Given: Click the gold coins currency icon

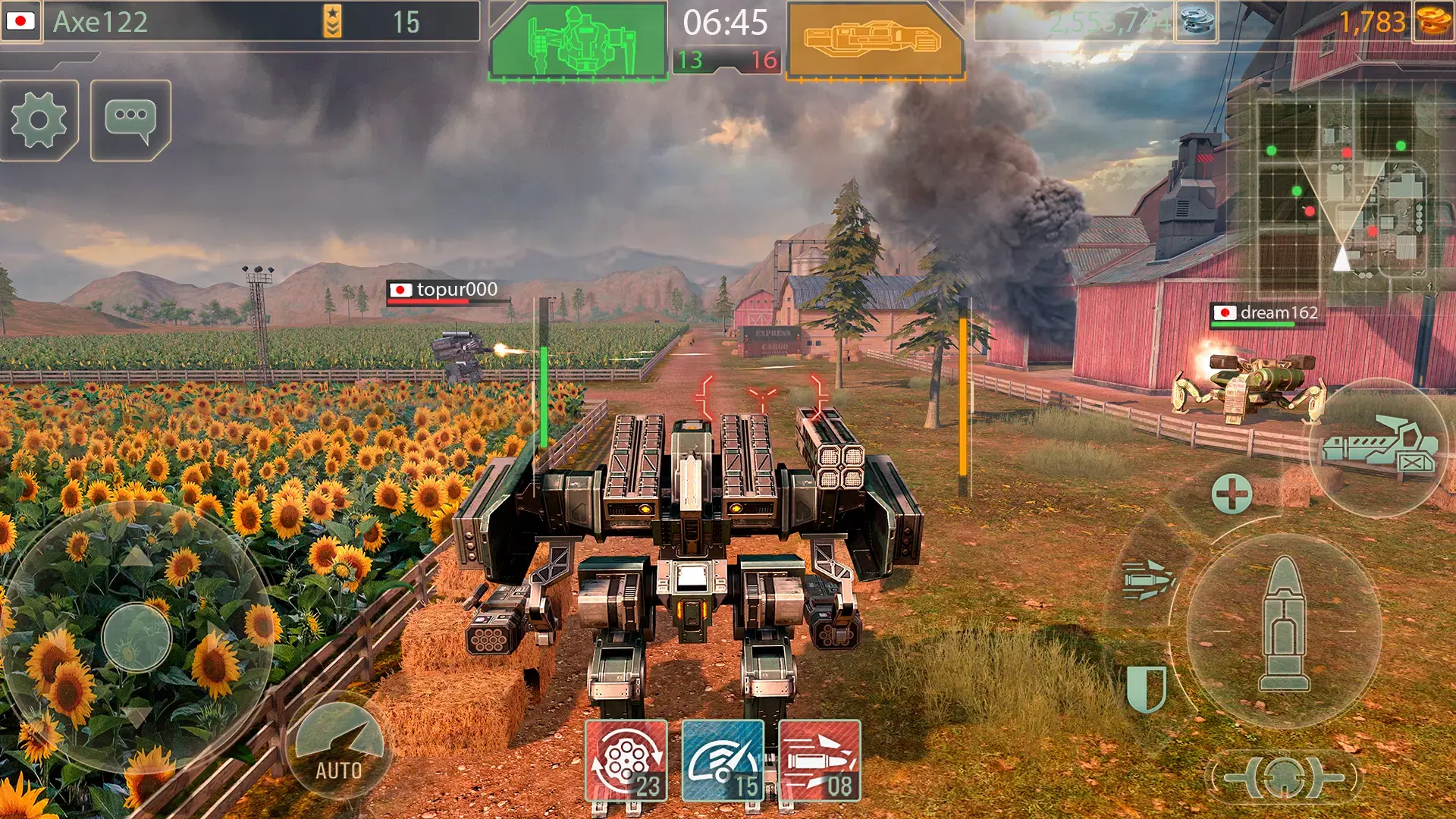Looking at the screenshot, I should click(1433, 21).
